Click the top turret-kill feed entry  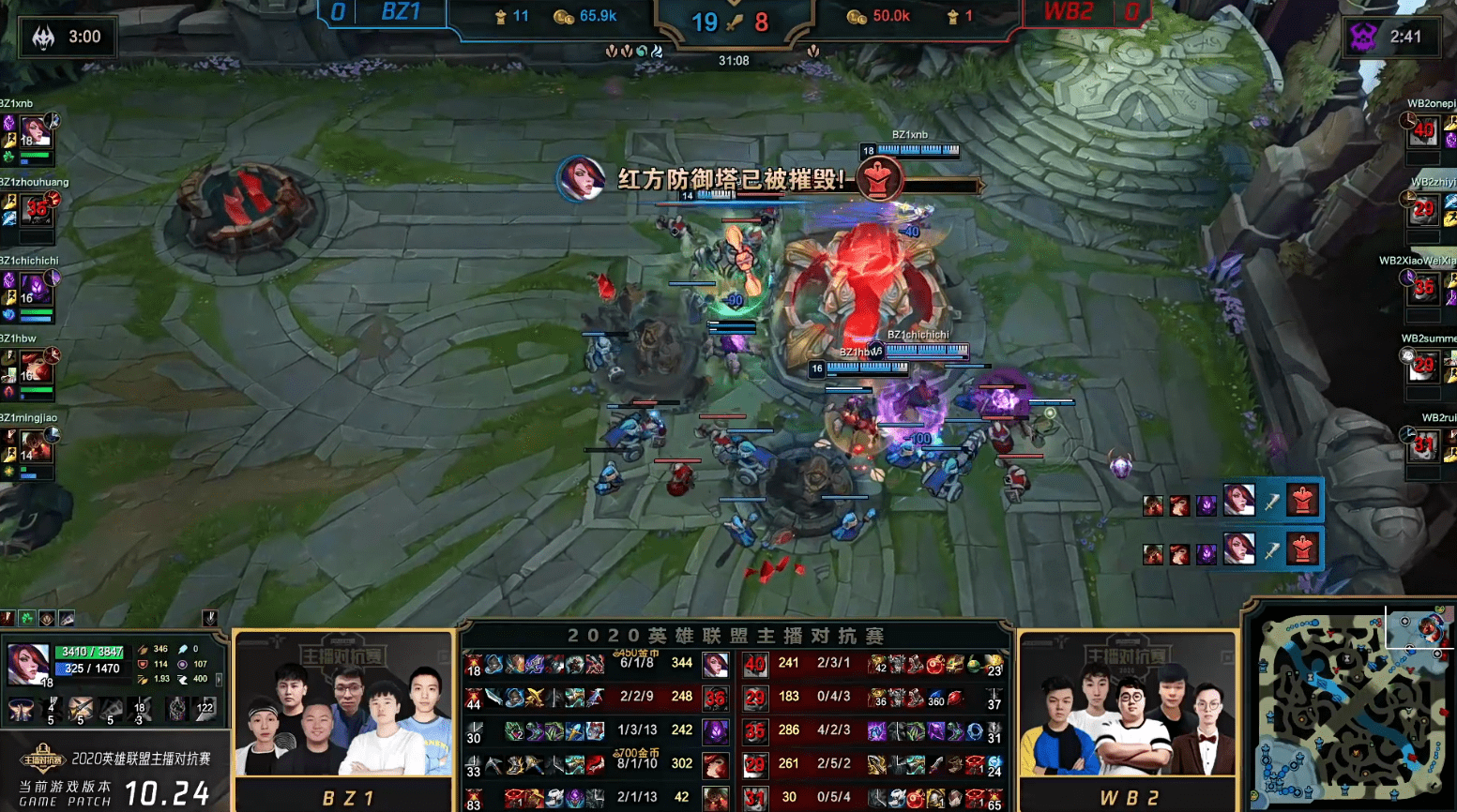(x=1232, y=501)
